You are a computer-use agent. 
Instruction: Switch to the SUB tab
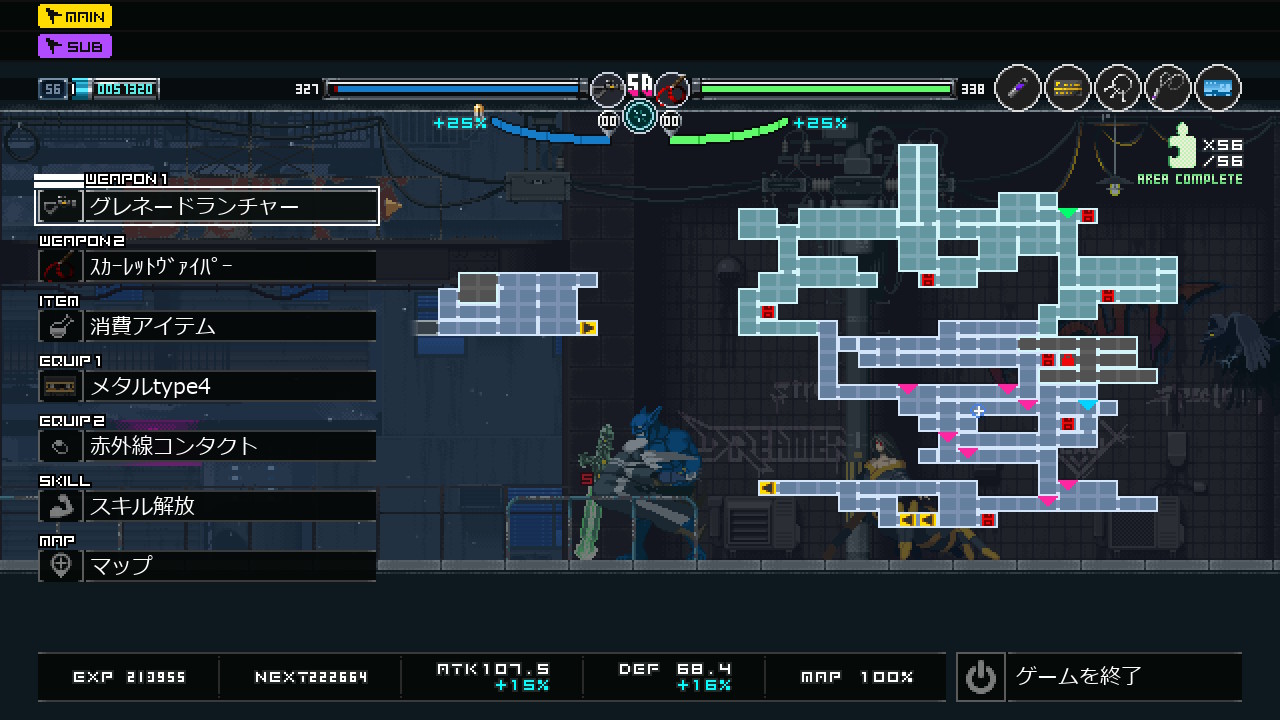click(x=75, y=46)
